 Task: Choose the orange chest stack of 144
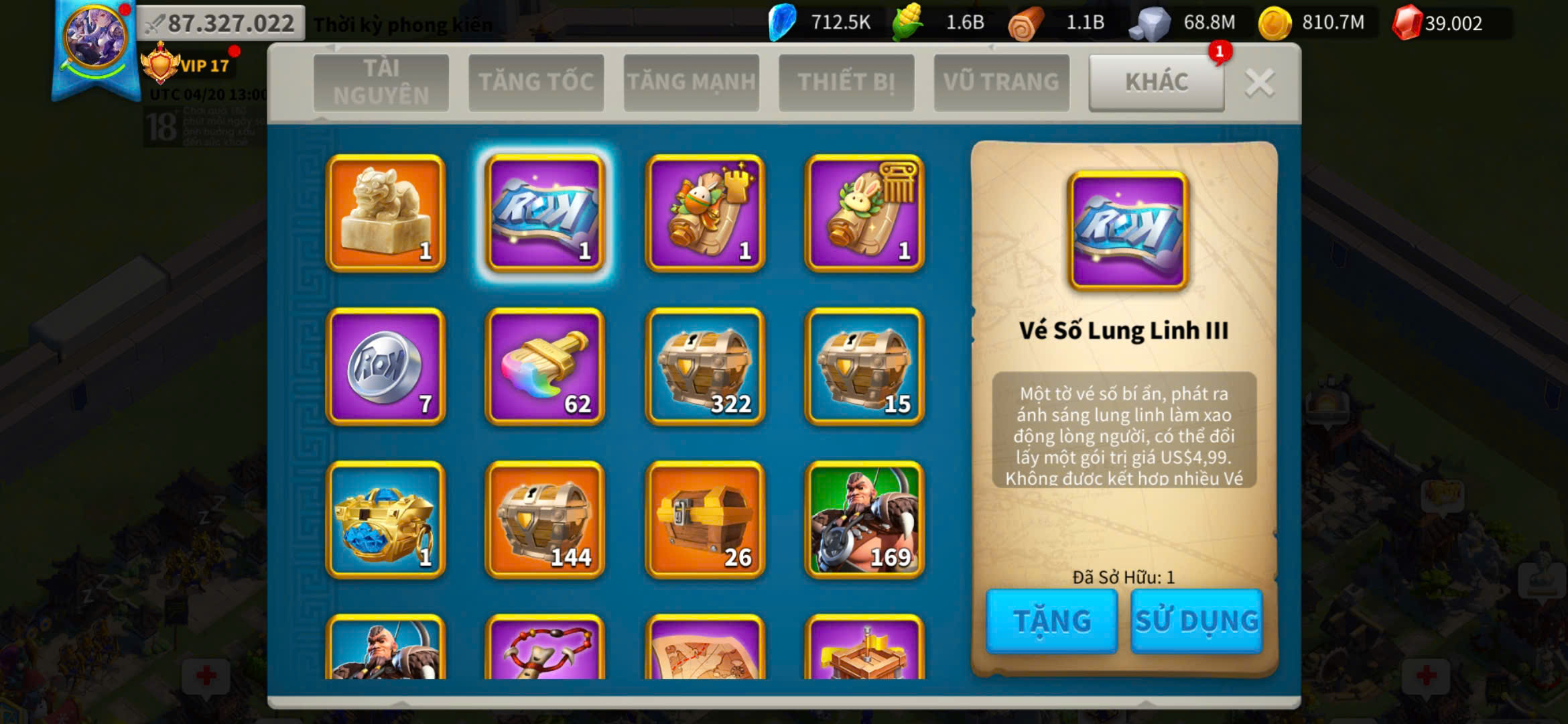pos(545,520)
